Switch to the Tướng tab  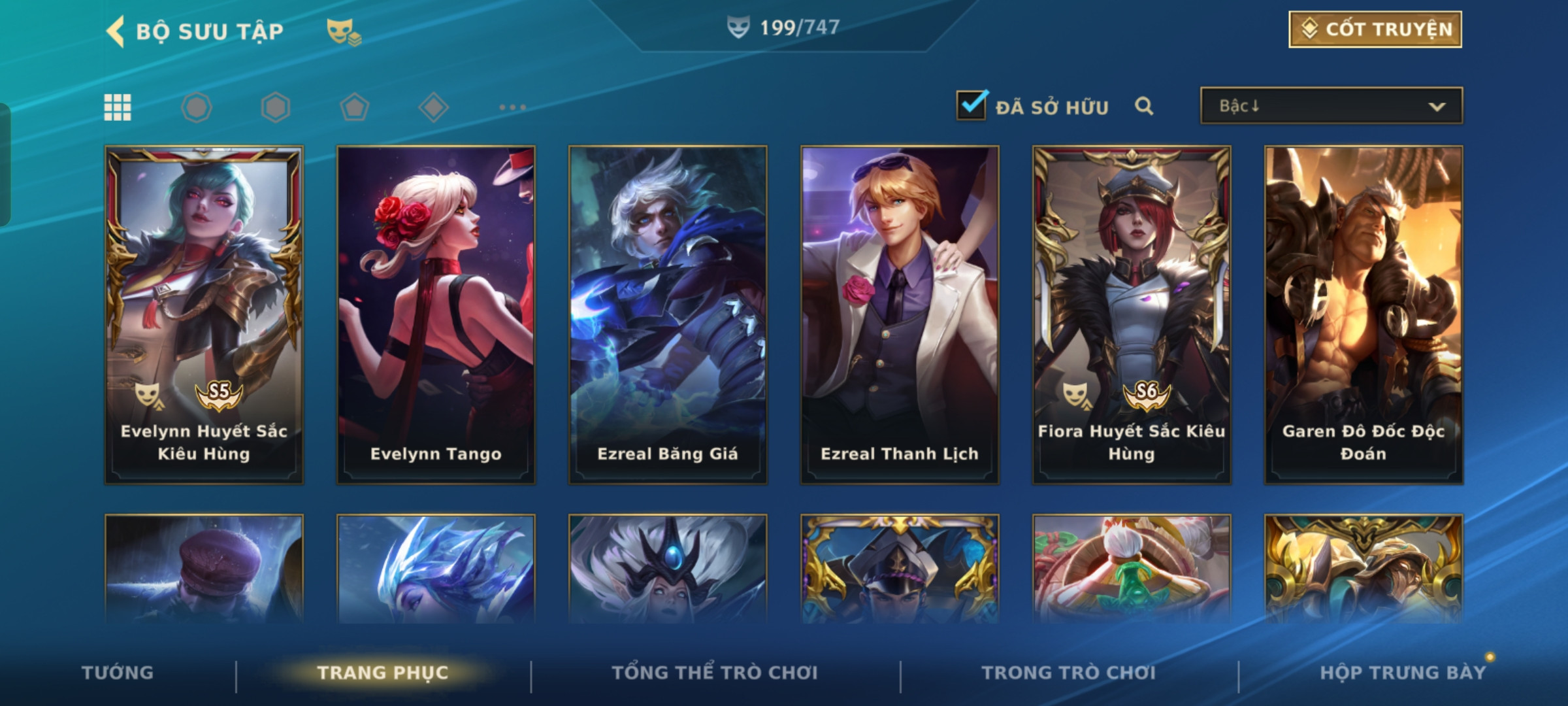pyautogui.click(x=118, y=673)
